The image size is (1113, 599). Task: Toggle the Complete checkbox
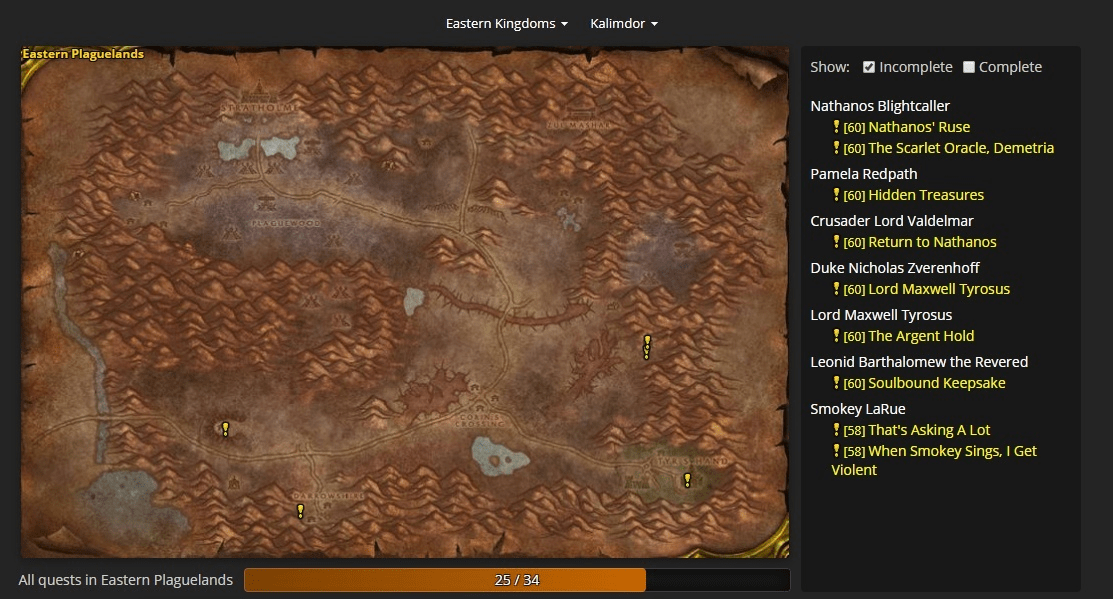coord(968,67)
